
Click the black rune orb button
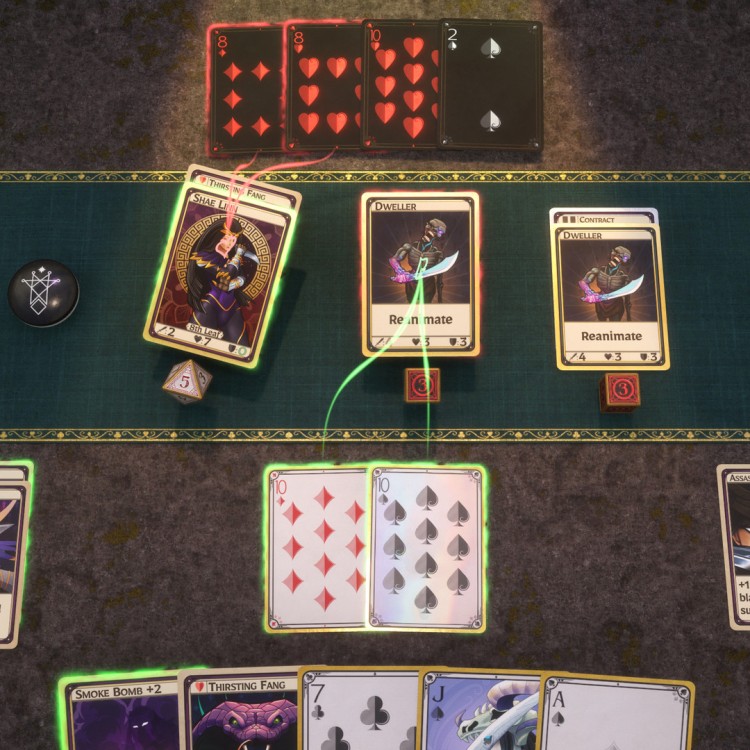[x=43, y=293]
